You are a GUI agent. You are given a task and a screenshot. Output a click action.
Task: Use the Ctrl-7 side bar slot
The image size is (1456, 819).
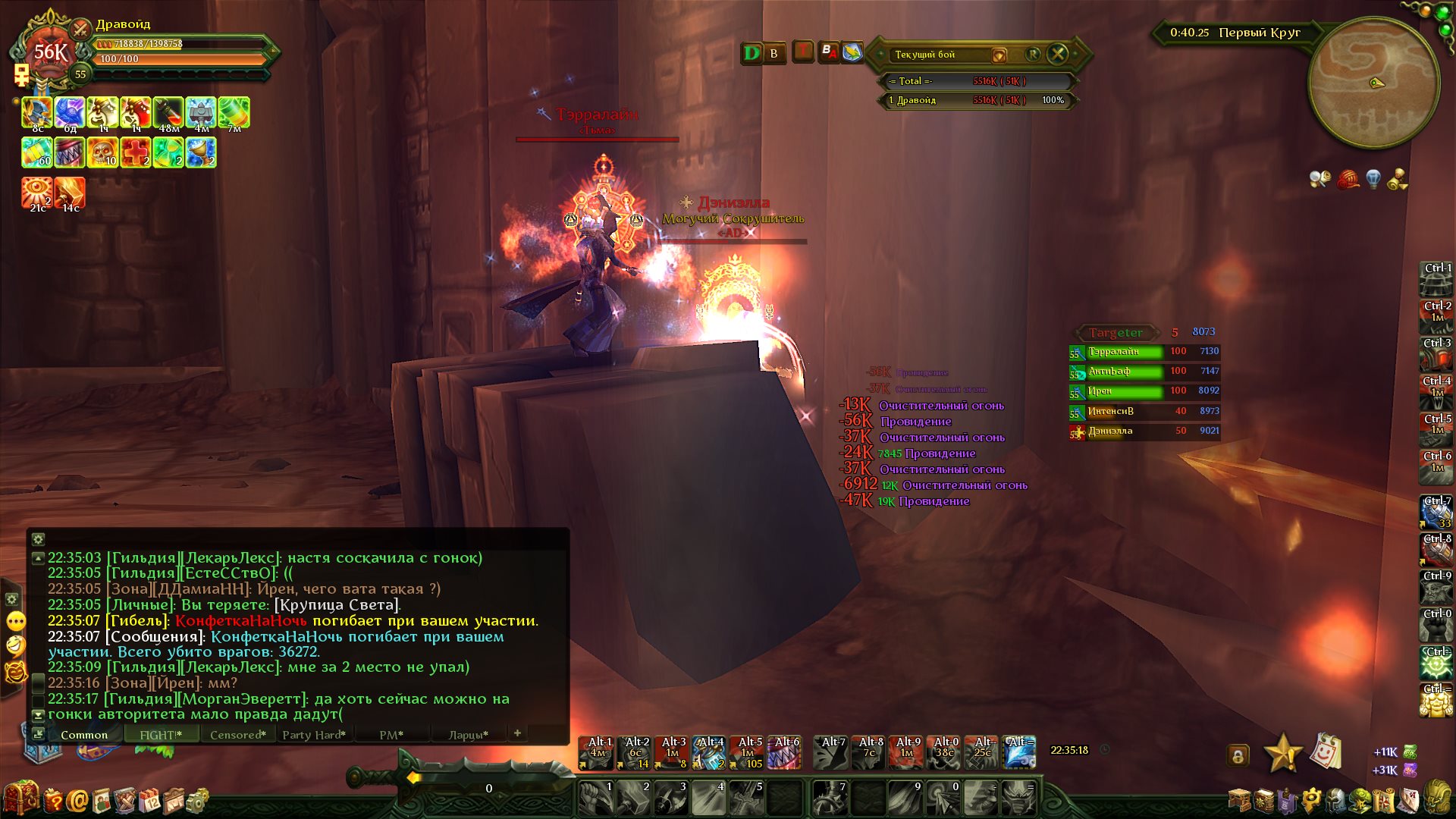tap(1436, 512)
